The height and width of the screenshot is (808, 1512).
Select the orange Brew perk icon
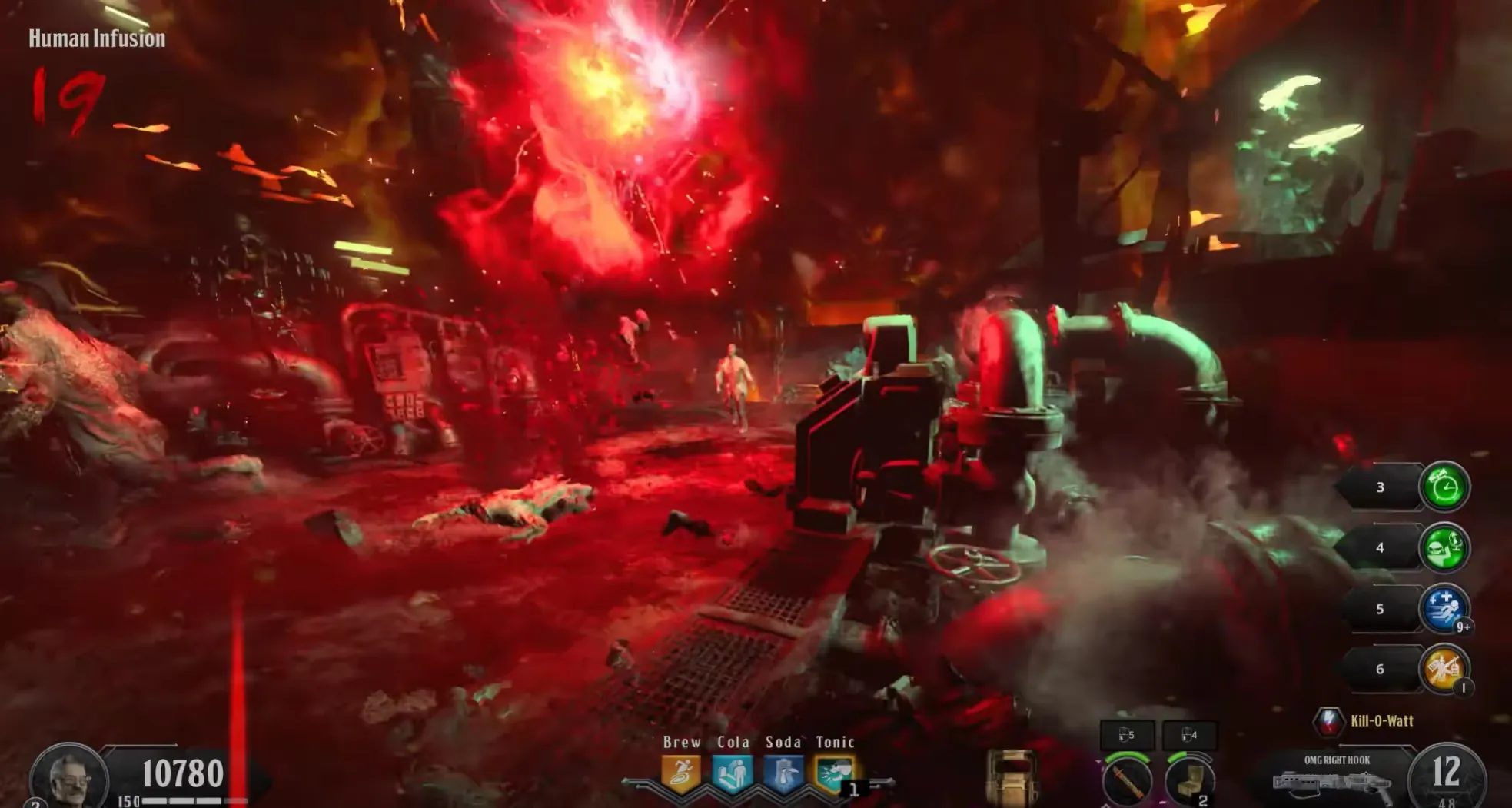(680, 773)
